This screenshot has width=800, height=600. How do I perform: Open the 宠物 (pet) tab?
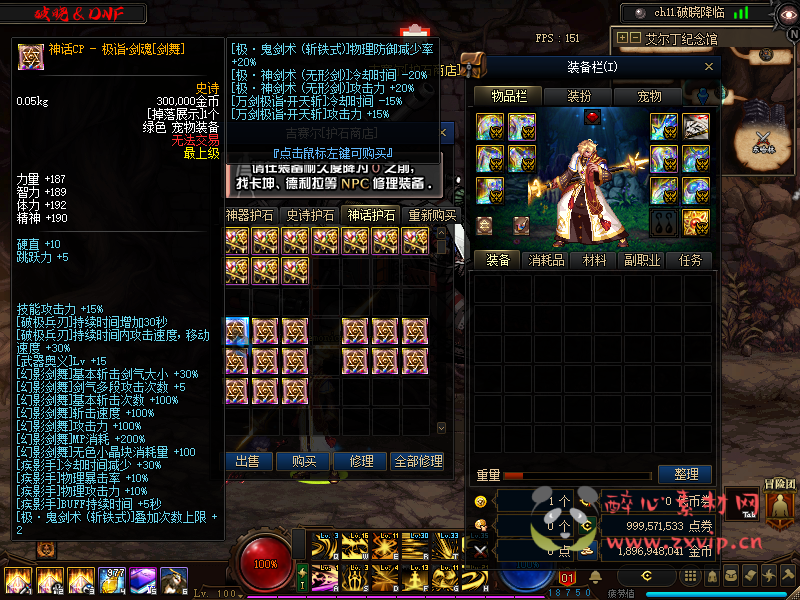click(x=649, y=96)
